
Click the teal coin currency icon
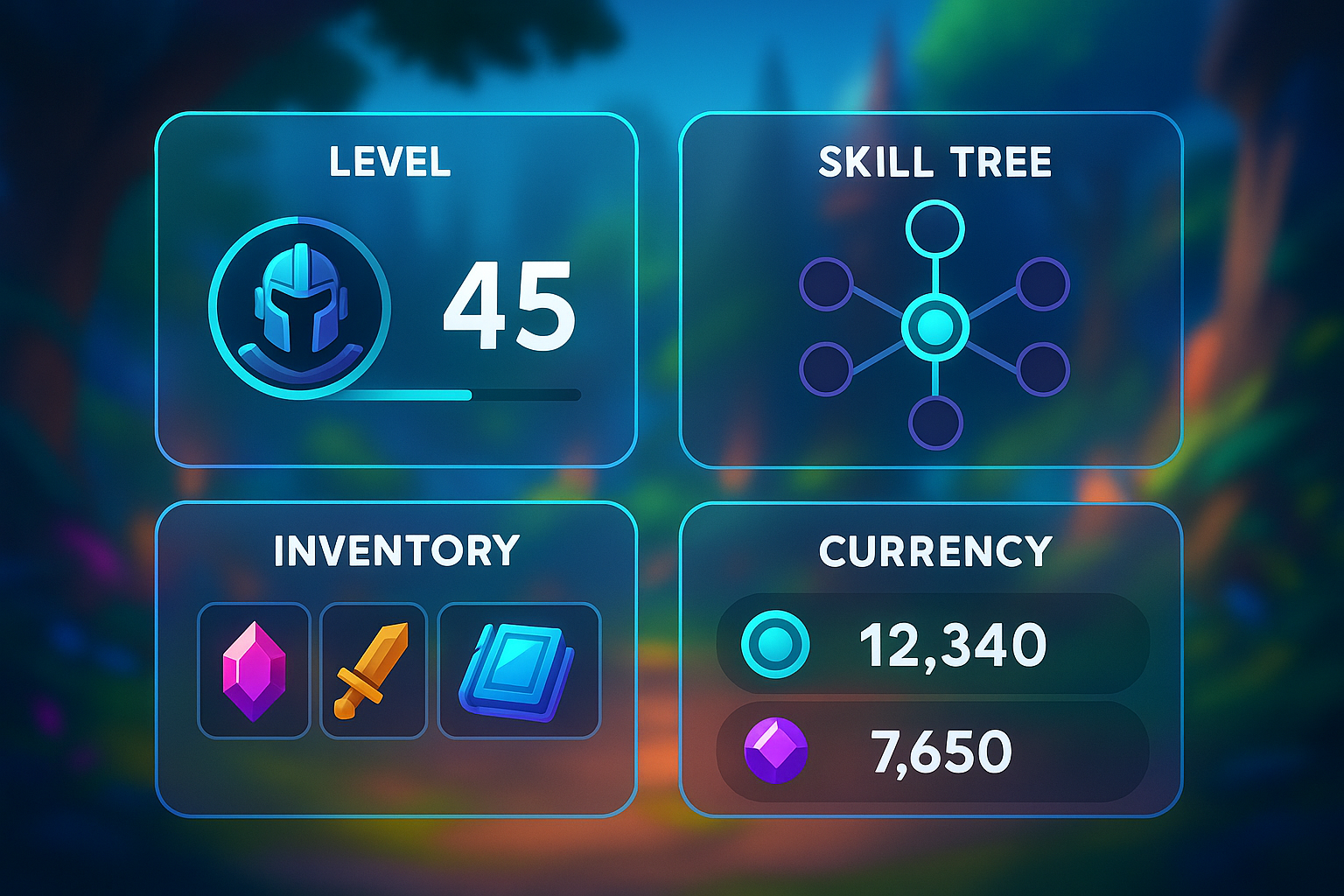[777, 643]
